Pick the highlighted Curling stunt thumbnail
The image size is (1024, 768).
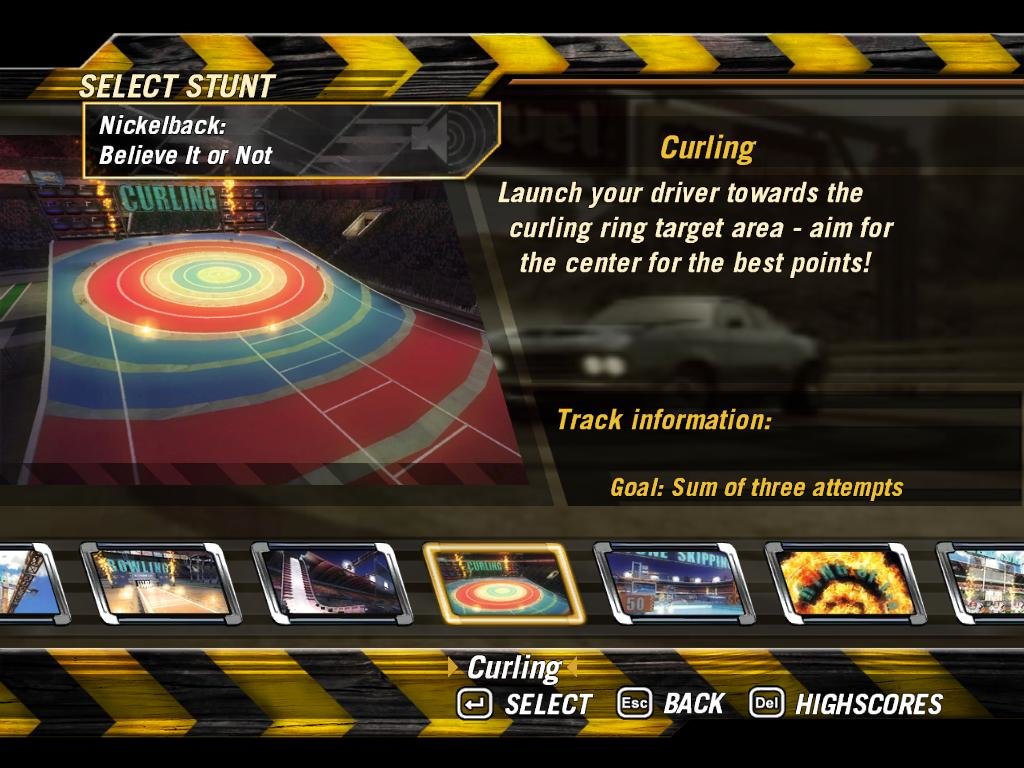502,583
